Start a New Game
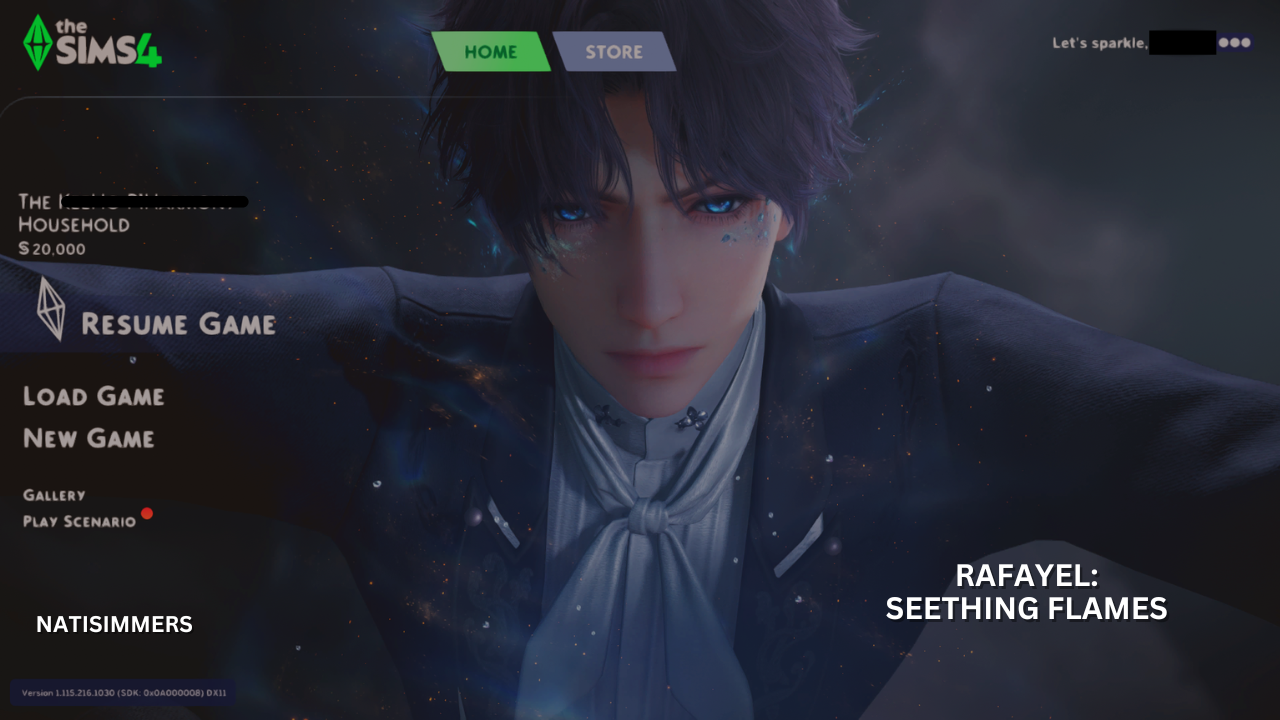The height and width of the screenshot is (720, 1280). pos(88,438)
